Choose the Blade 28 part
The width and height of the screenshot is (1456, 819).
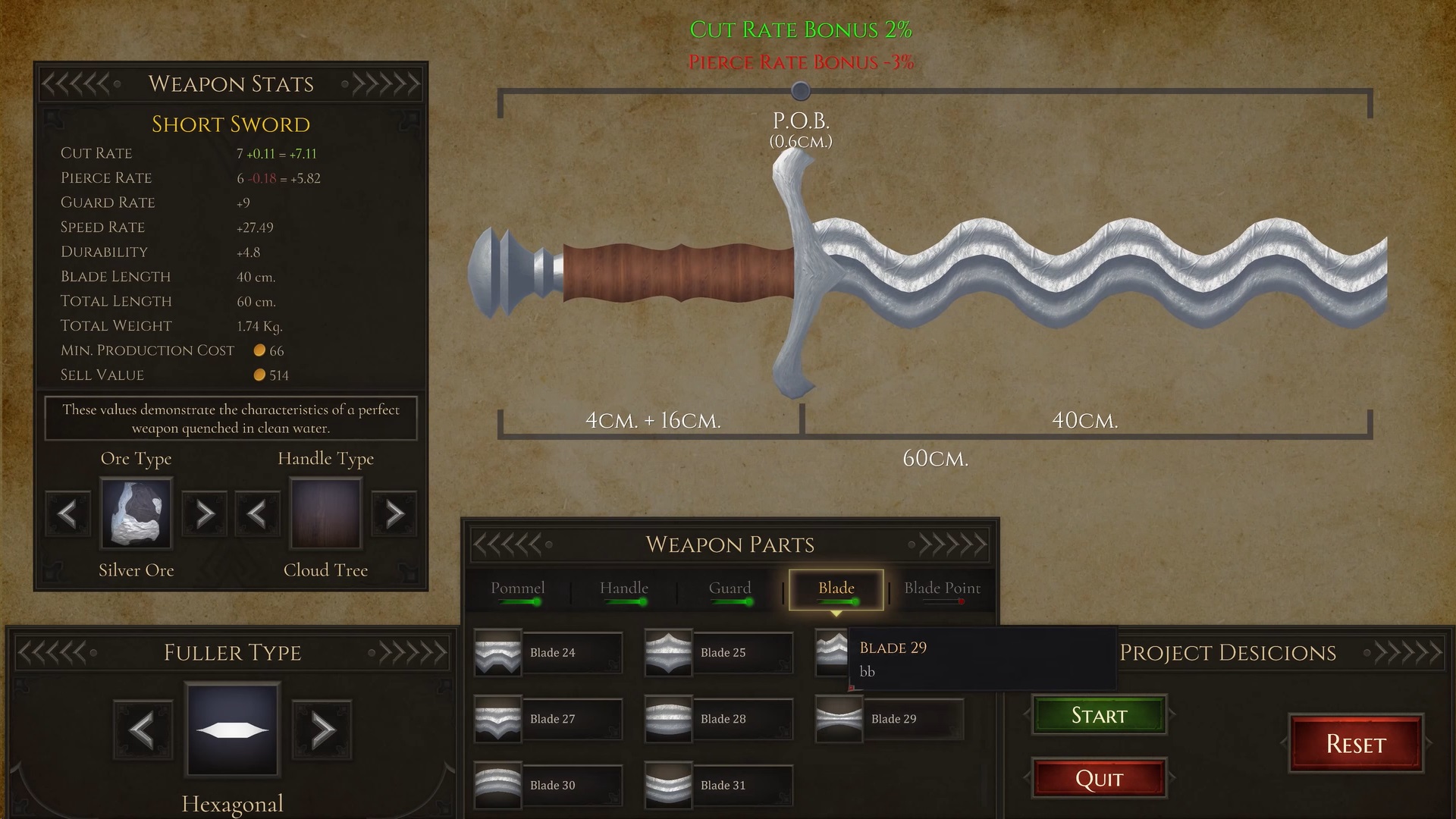coord(719,719)
